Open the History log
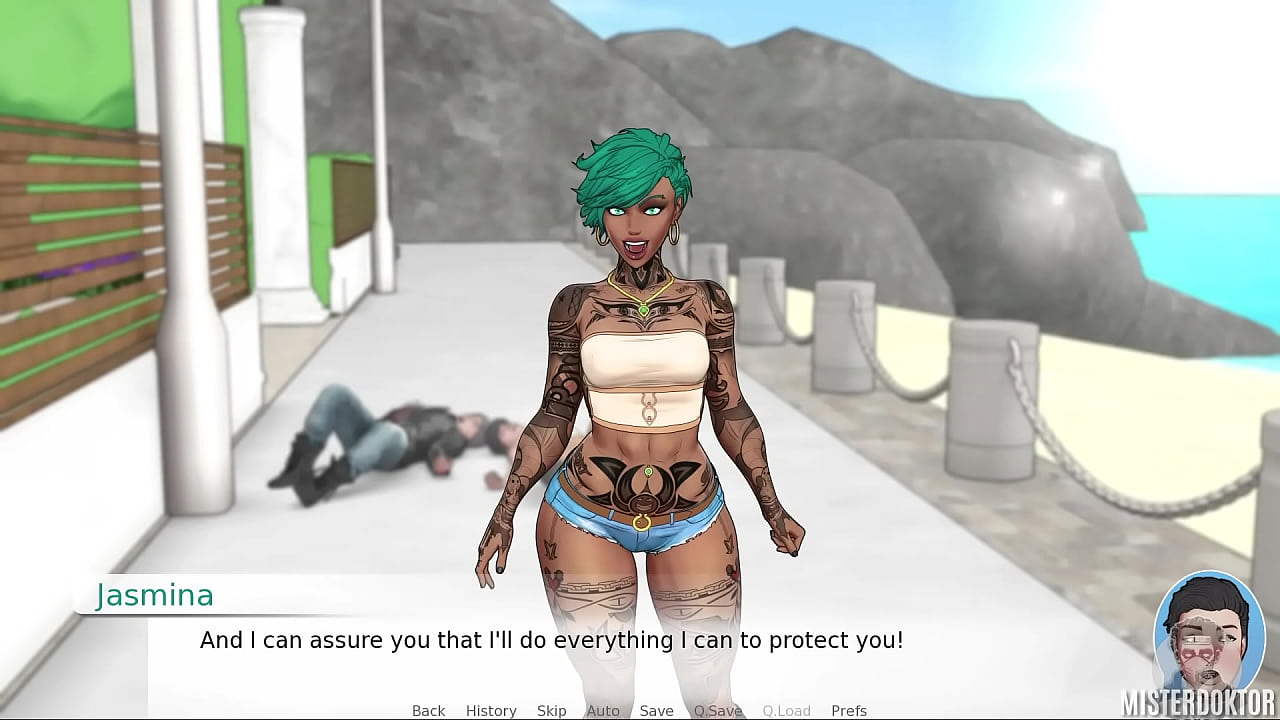The width and height of the screenshot is (1280, 720). pos(491,710)
